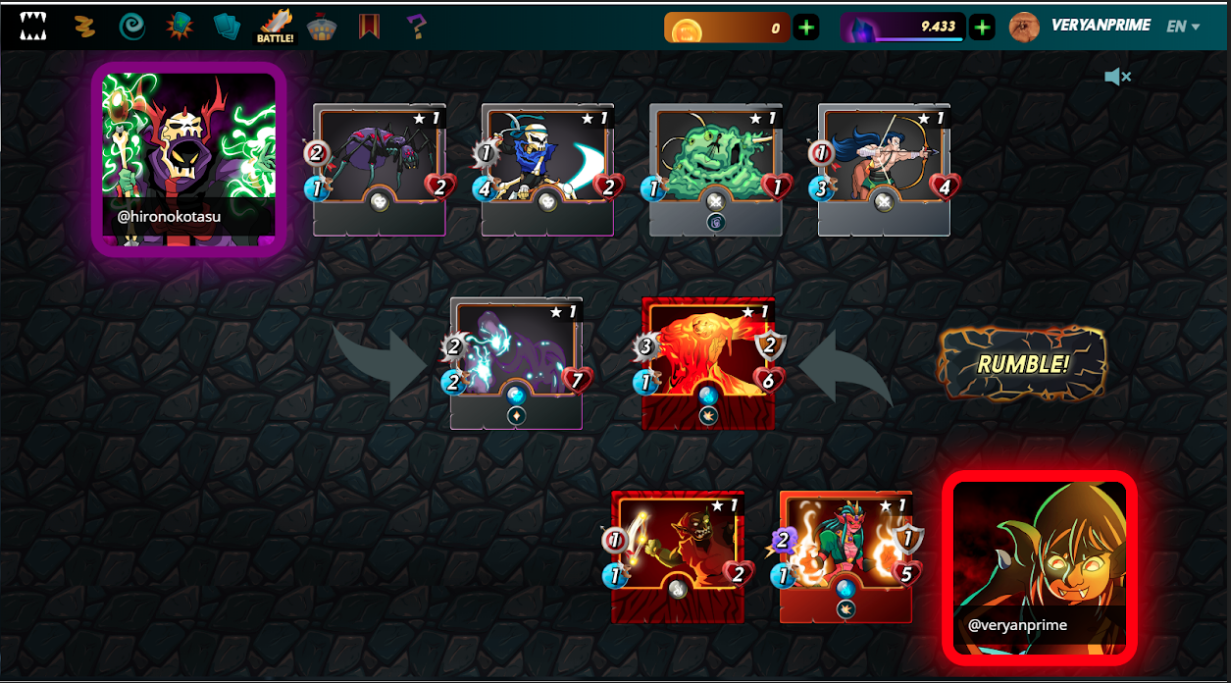Open the gold coil icon in the top bar
The width and height of the screenshot is (1231, 683).
click(x=84, y=26)
